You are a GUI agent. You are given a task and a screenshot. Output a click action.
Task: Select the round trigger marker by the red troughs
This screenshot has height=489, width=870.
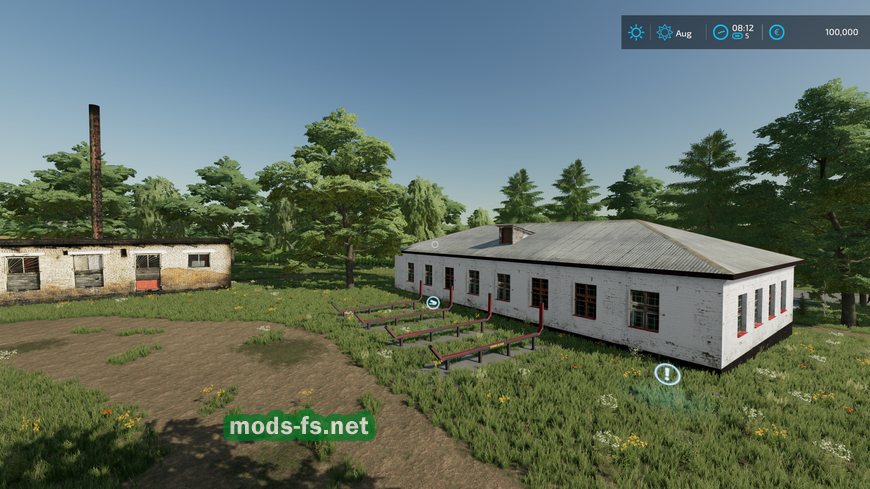click(433, 302)
